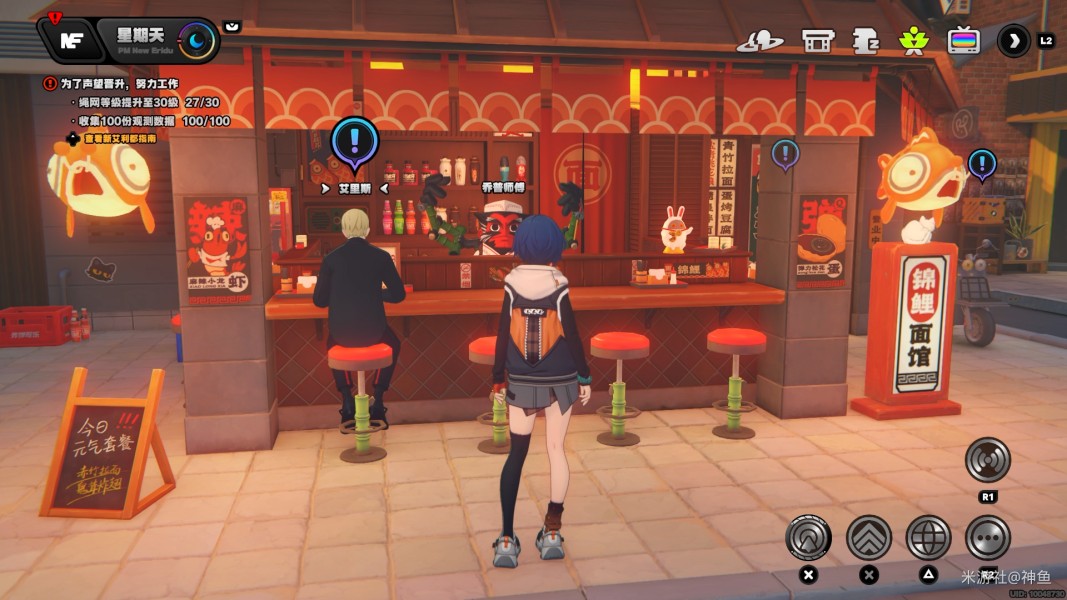Image resolution: width=1067 pixels, height=600 pixels.
Task: Click the small mask icon beside the clock
Action: [x=232, y=26]
